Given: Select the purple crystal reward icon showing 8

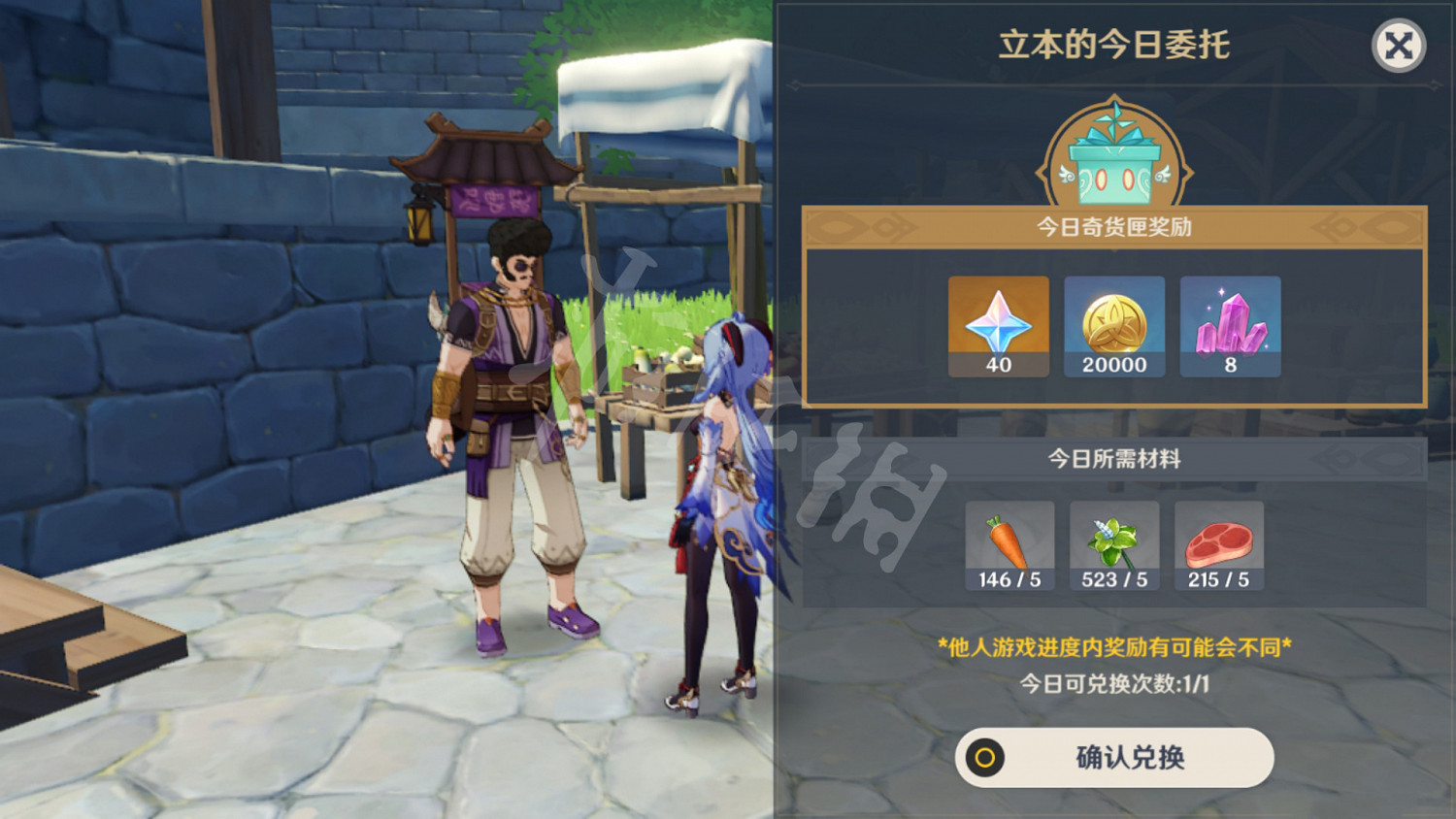Looking at the screenshot, I should 1230,325.
